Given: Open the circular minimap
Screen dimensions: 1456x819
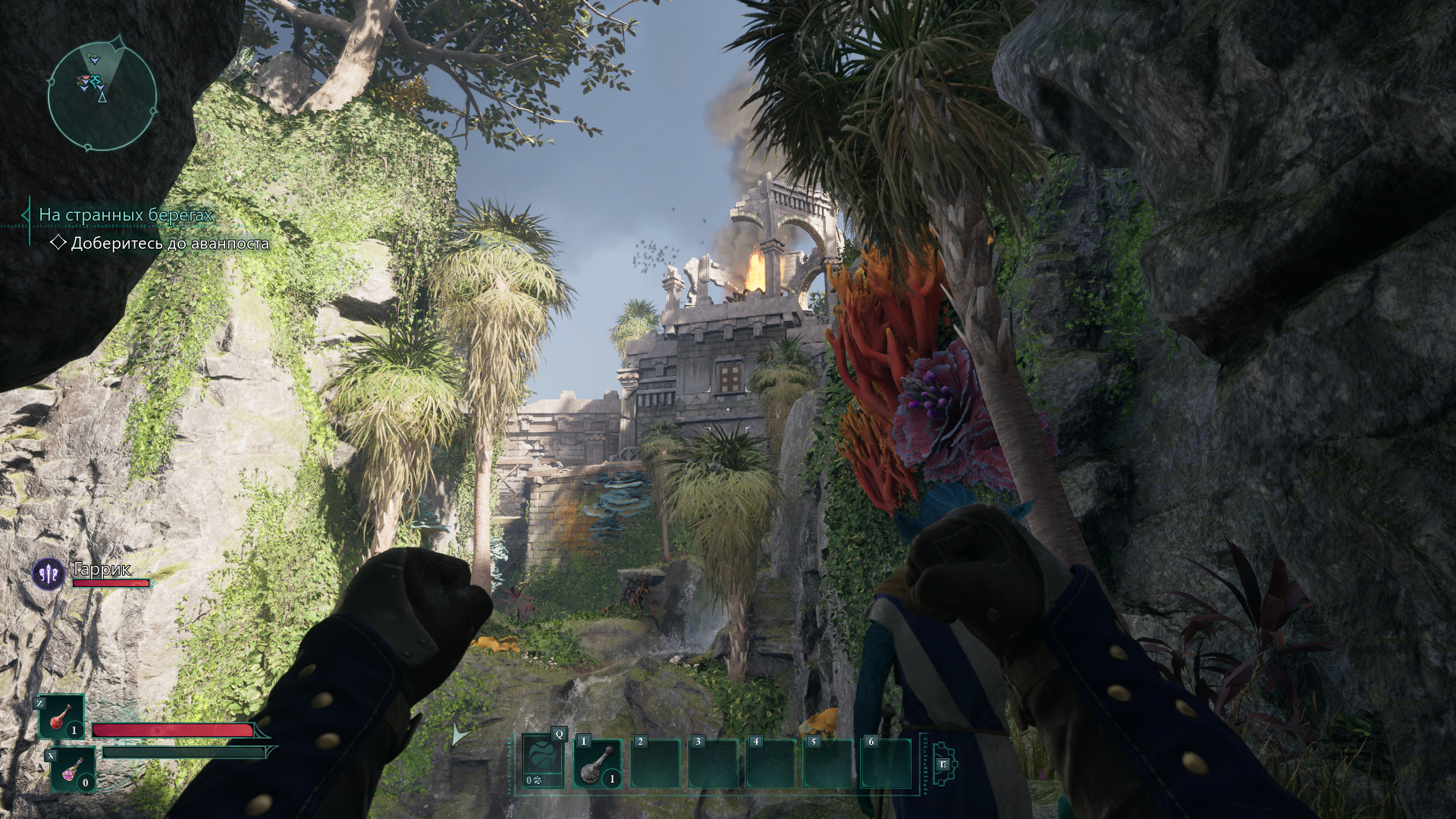Looking at the screenshot, I should [102, 96].
